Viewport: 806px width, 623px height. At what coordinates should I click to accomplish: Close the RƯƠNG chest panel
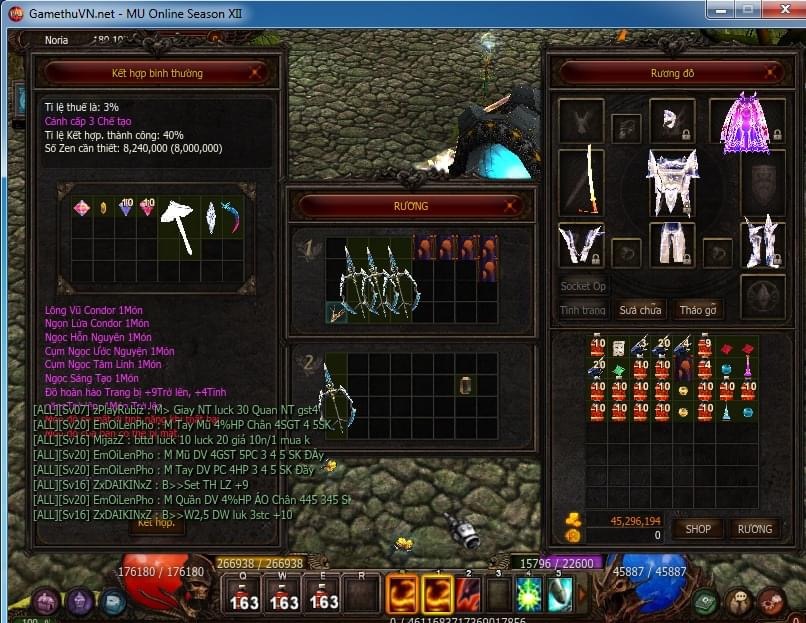point(512,206)
